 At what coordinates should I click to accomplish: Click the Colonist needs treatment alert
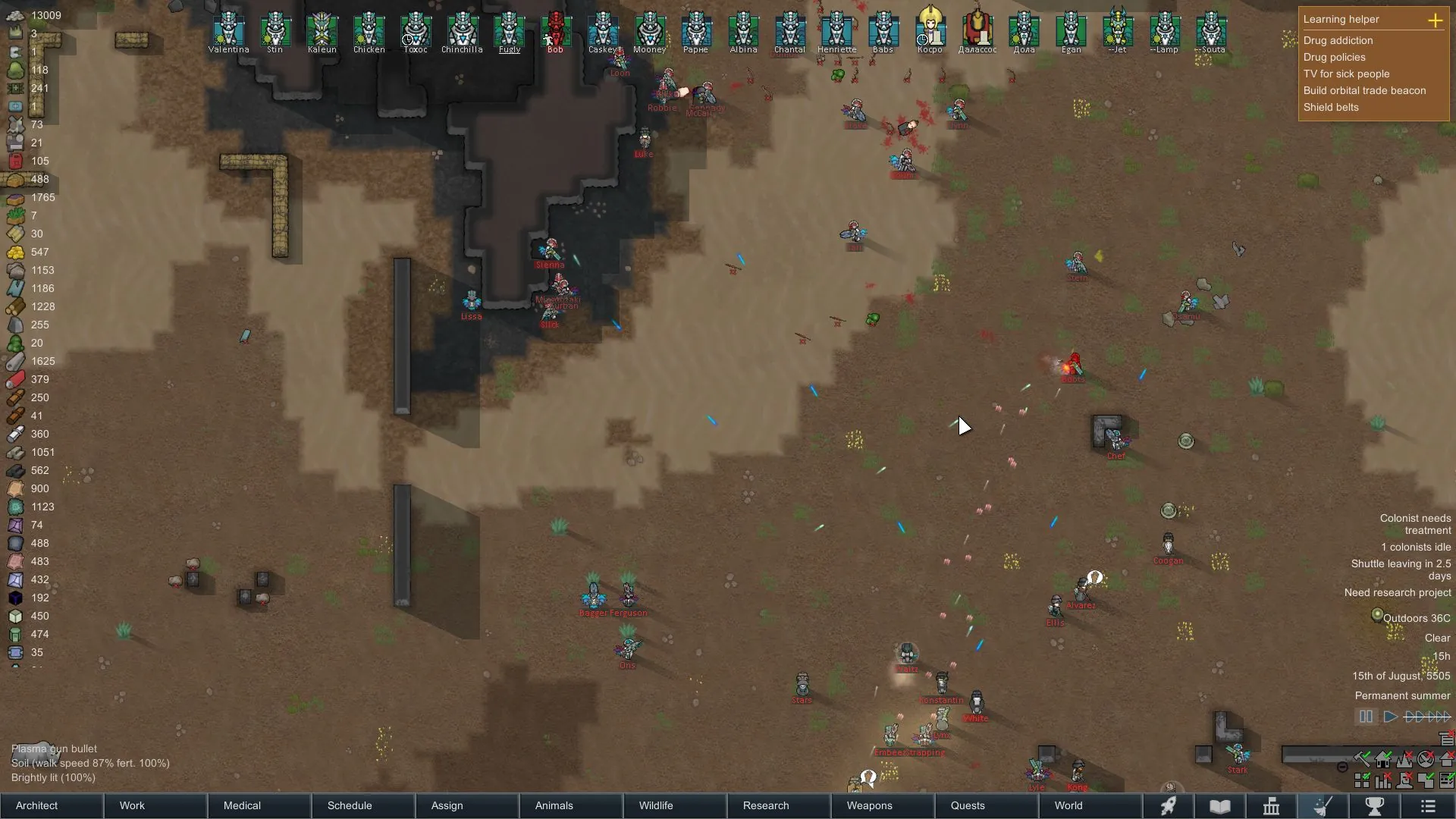1415,524
